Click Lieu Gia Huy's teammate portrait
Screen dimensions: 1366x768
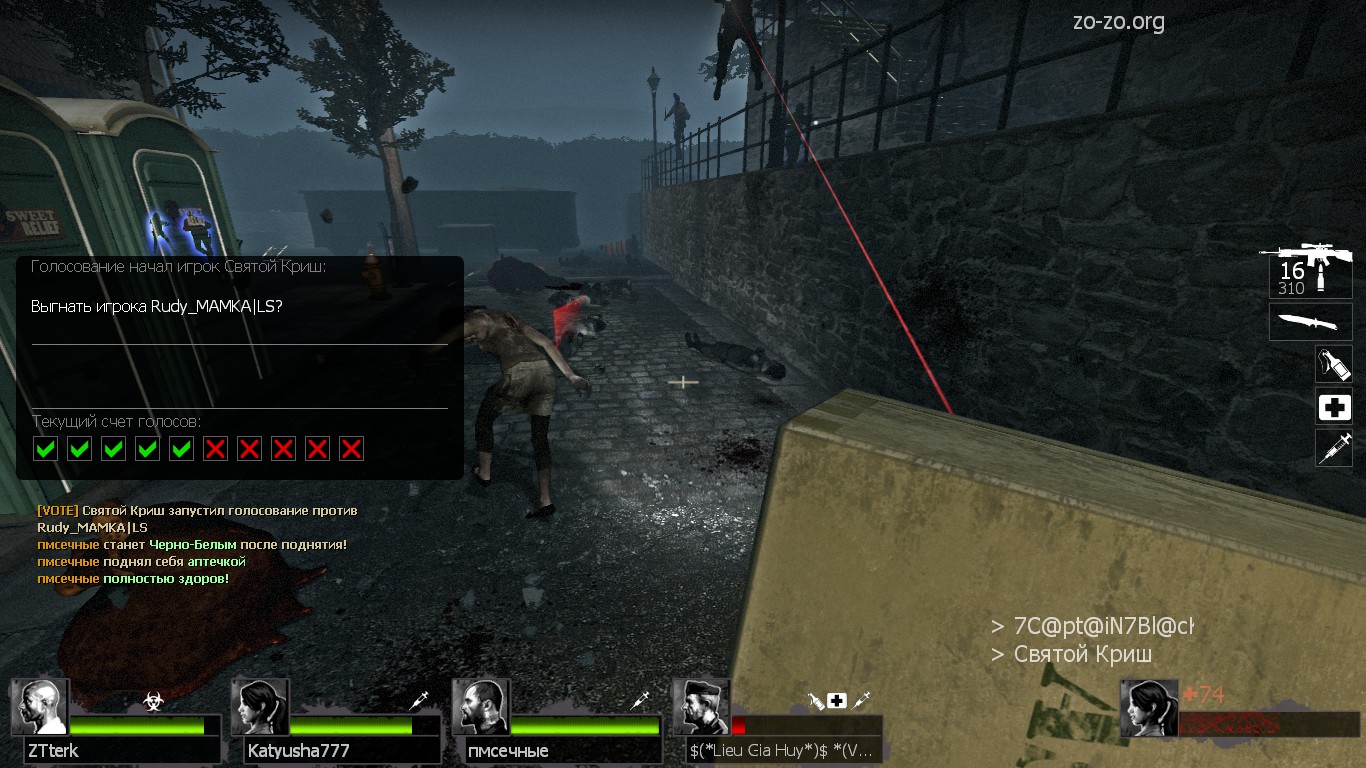[701, 707]
